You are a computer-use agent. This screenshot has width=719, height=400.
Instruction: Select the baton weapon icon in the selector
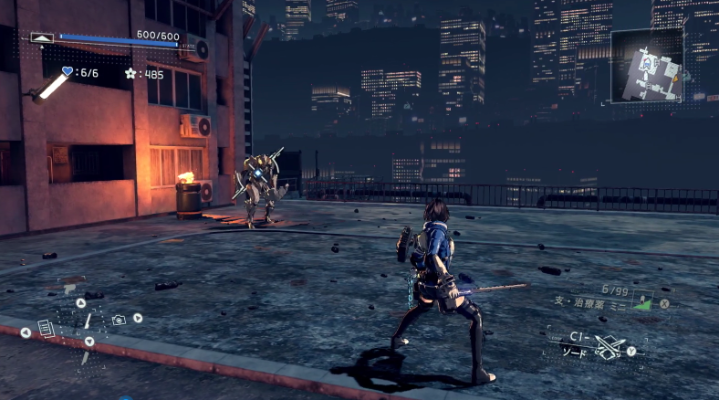(x=87, y=322)
